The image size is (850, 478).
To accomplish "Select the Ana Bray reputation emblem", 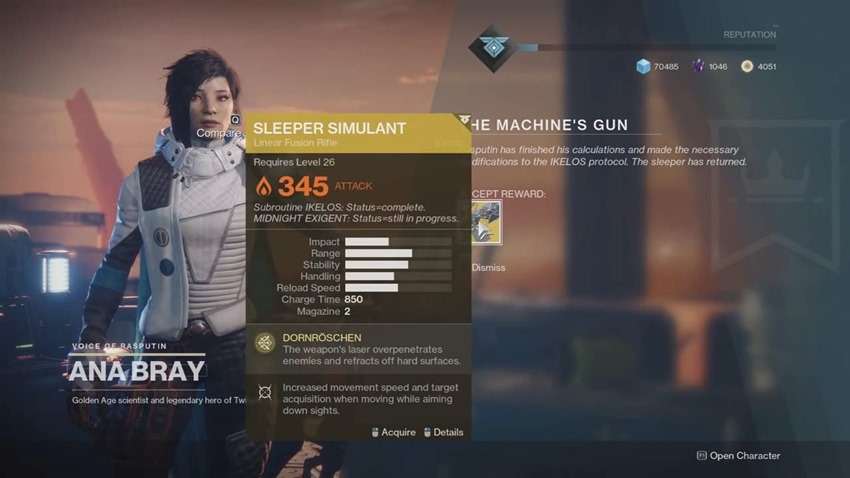I will coord(493,47).
